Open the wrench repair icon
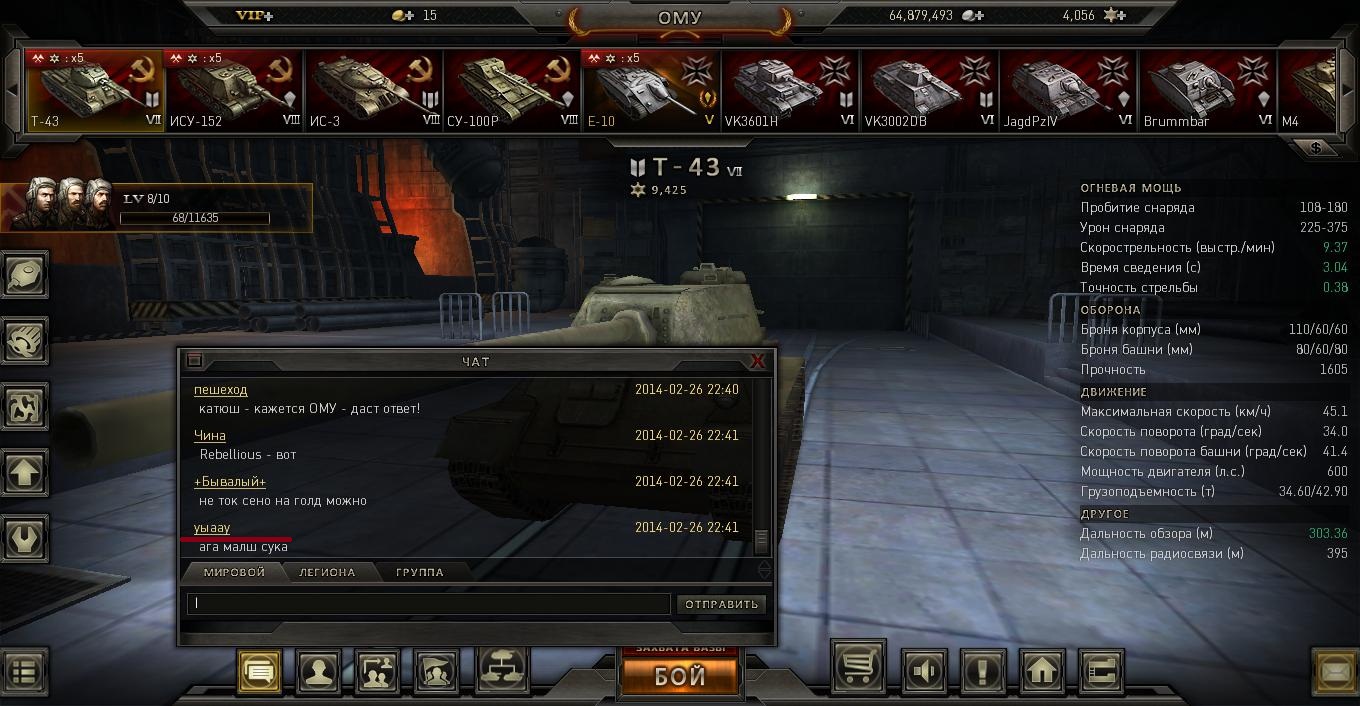 coord(25,538)
